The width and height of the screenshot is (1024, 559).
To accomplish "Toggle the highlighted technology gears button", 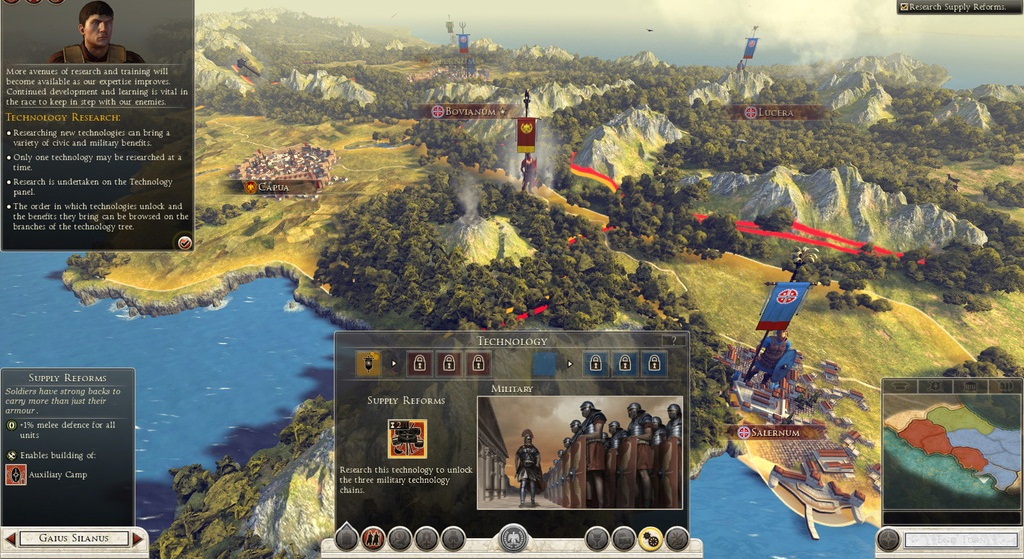I will click(x=650, y=540).
